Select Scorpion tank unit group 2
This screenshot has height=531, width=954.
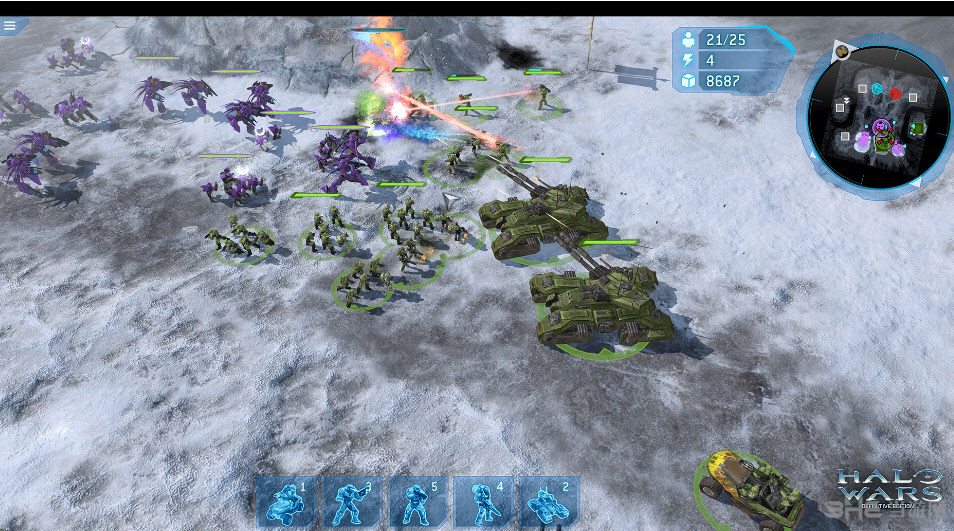[548, 501]
